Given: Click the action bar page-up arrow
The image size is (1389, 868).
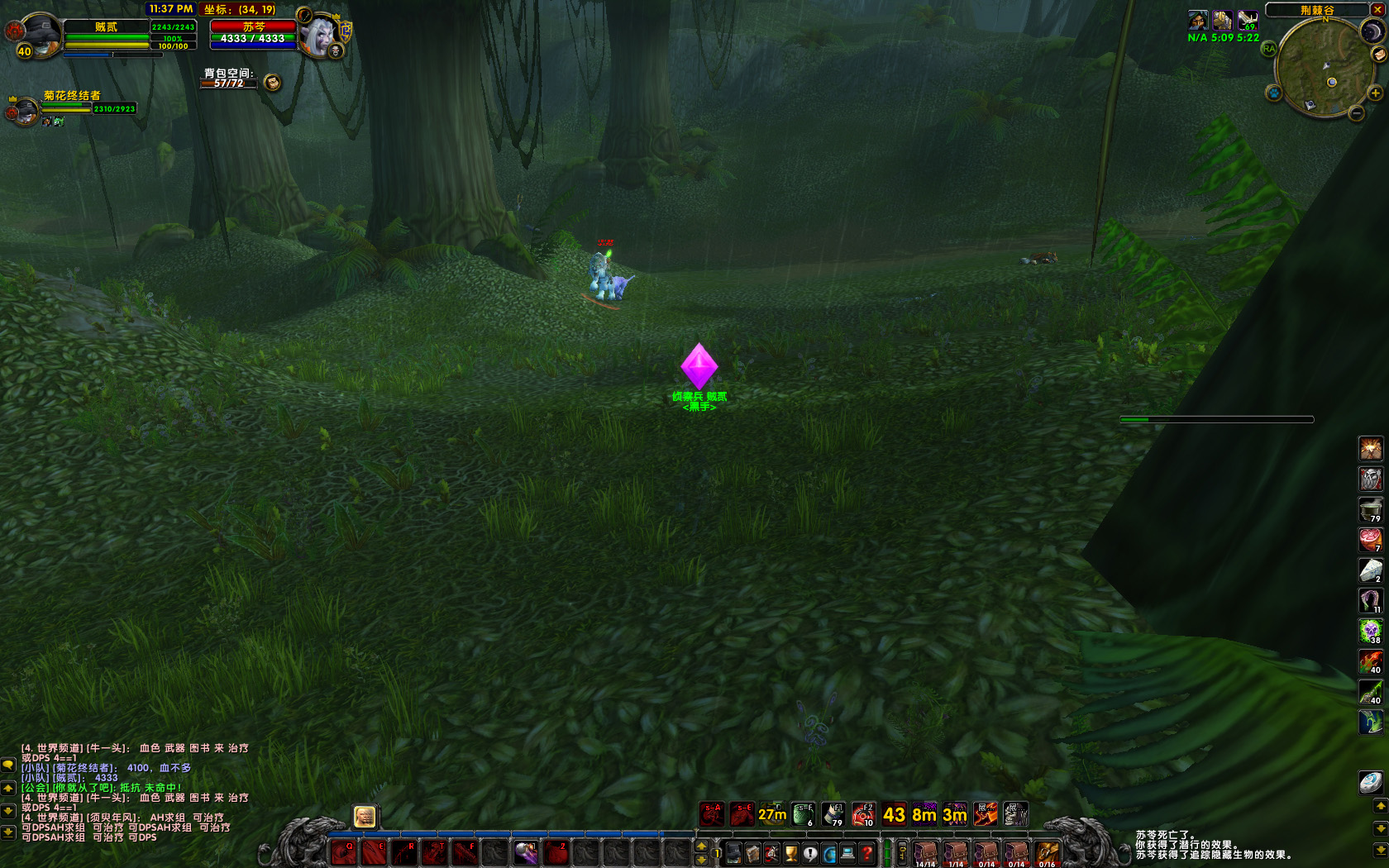Looking at the screenshot, I should tap(701, 846).
